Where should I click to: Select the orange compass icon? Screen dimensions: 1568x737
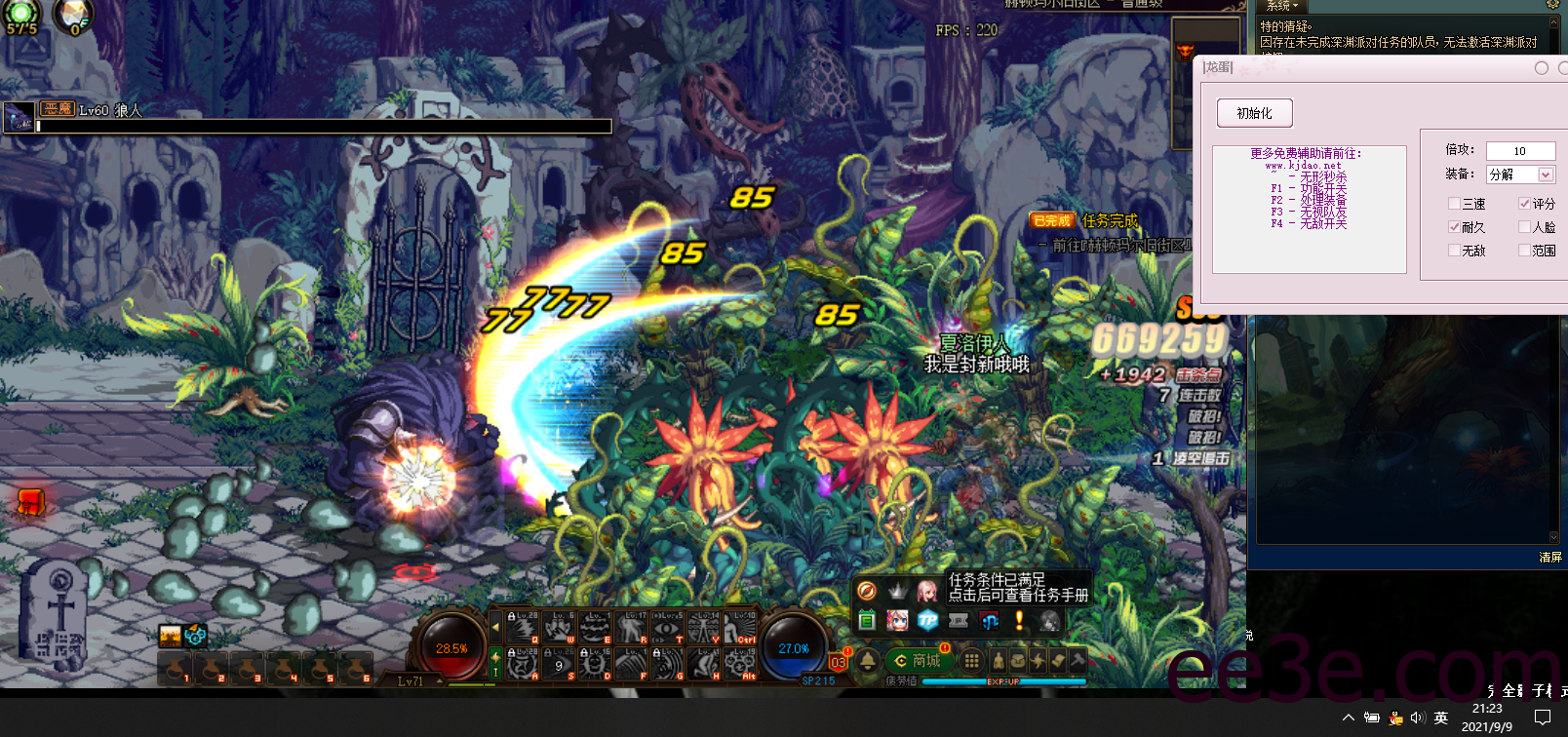[x=866, y=591]
